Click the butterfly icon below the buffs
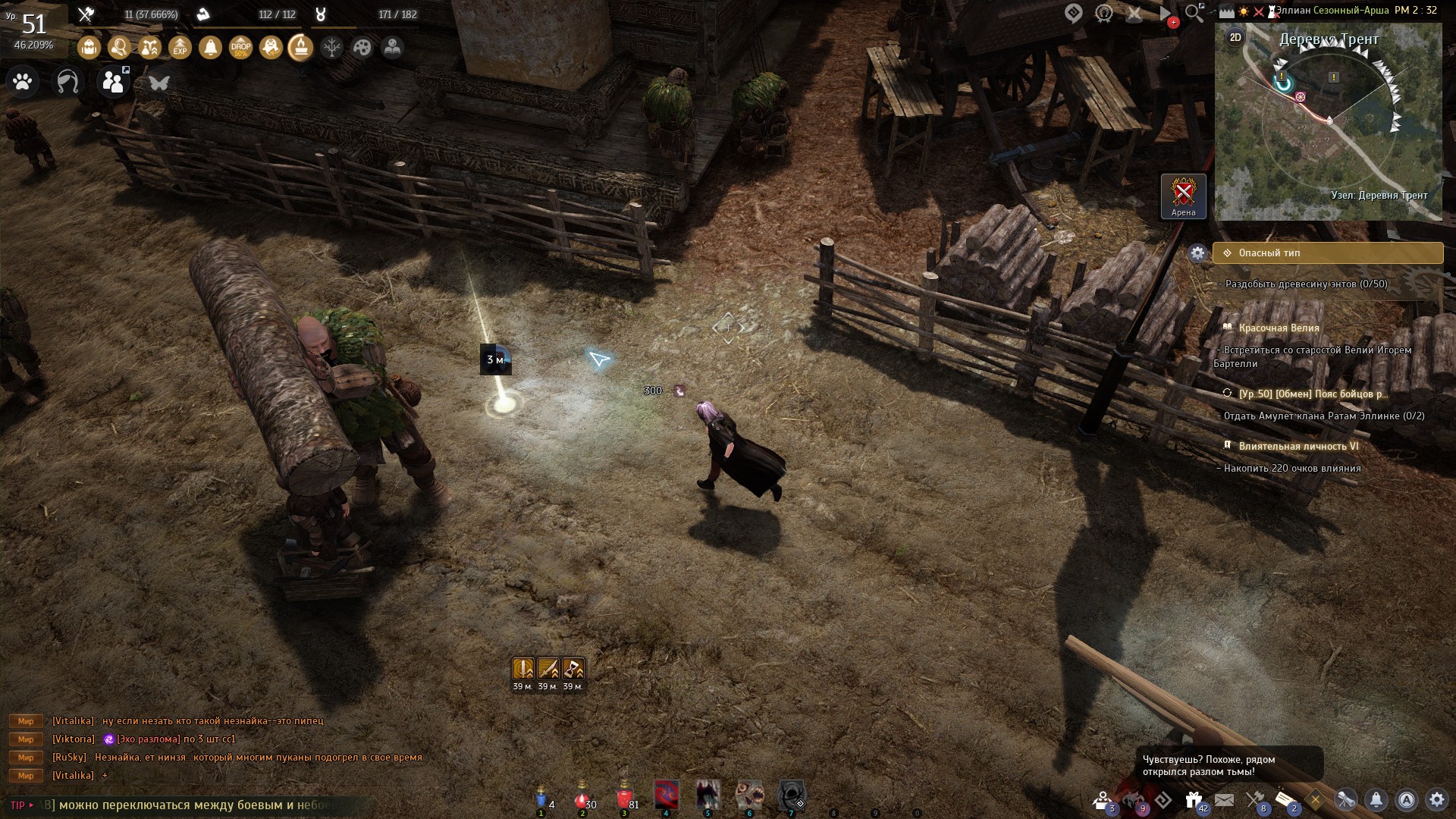The width and height of the screenshot is (1456, 819). point(158,82)
